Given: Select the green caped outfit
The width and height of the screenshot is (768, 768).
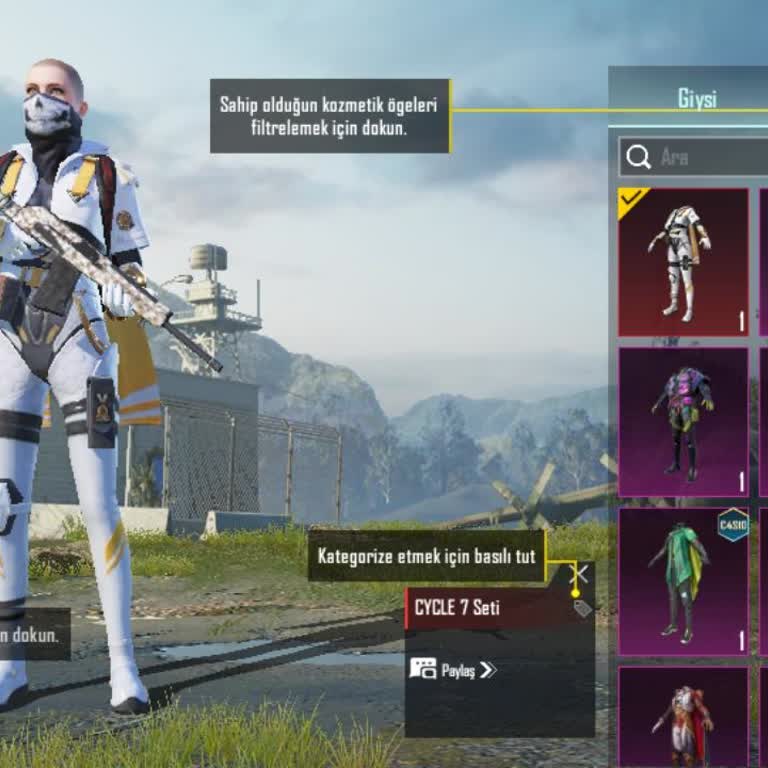Looking at the screenshot, I should tap(683, 582).
